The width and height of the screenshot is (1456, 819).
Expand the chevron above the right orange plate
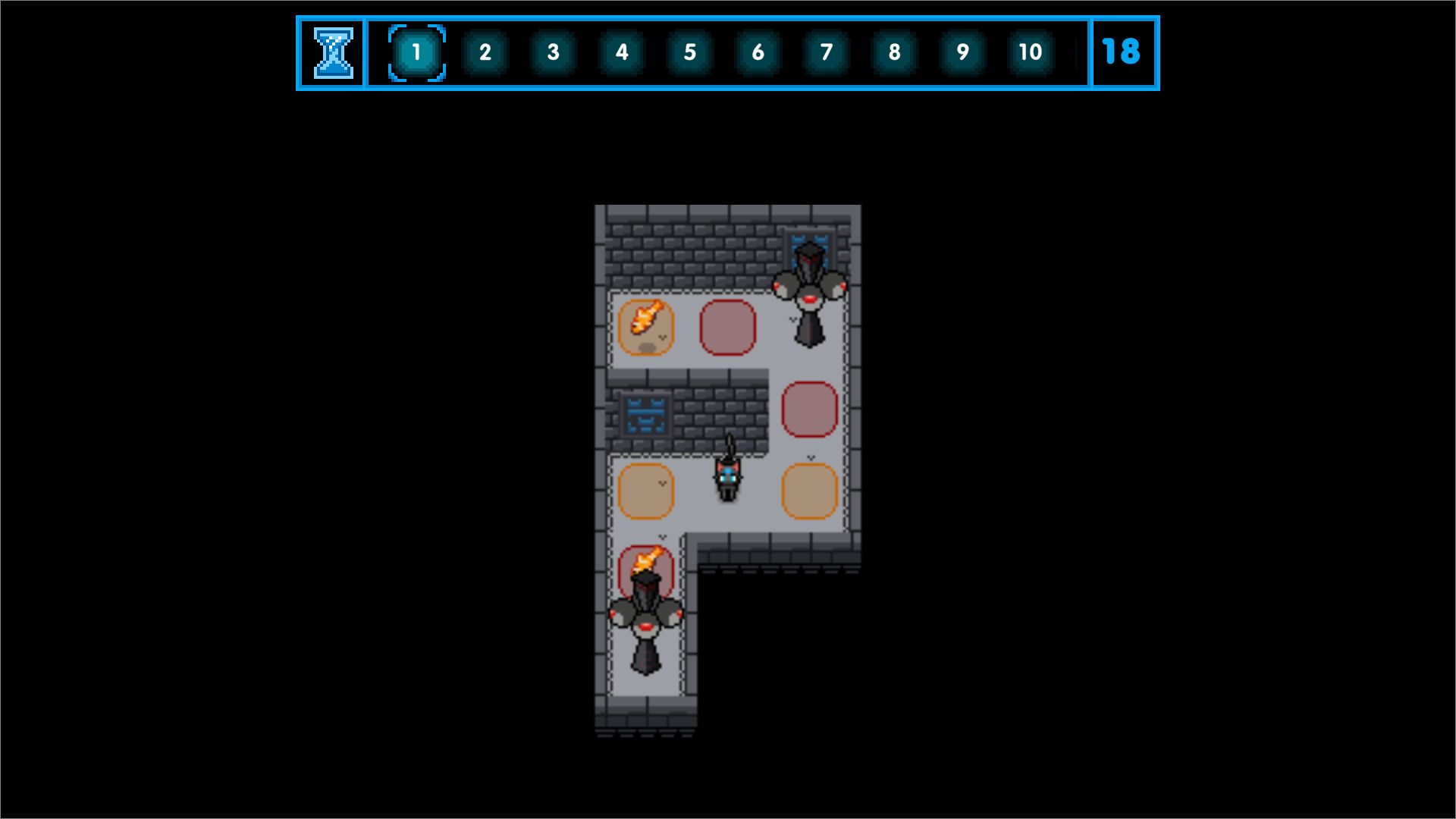[x=810, y=457]
